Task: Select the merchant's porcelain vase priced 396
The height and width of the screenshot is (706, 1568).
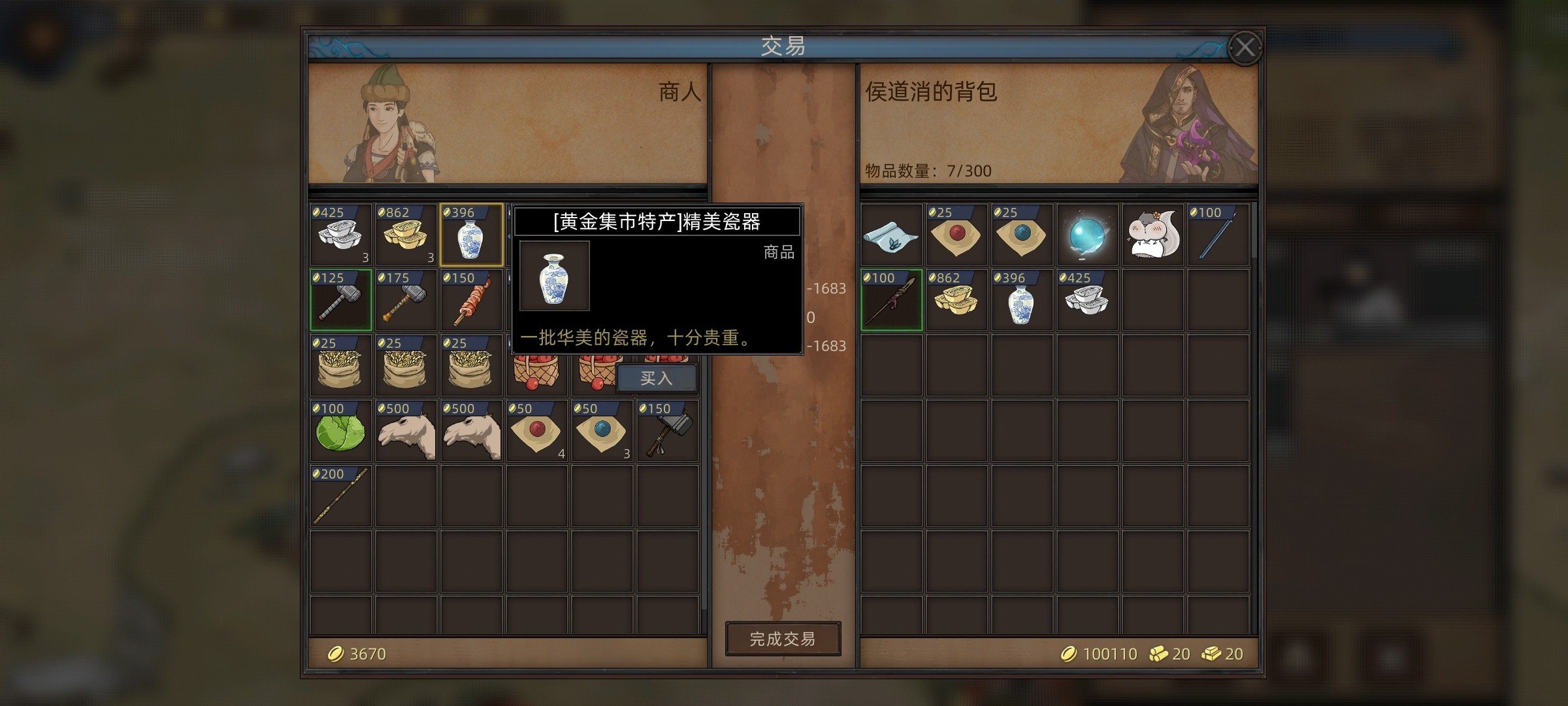Action: (x=471, y=235)
